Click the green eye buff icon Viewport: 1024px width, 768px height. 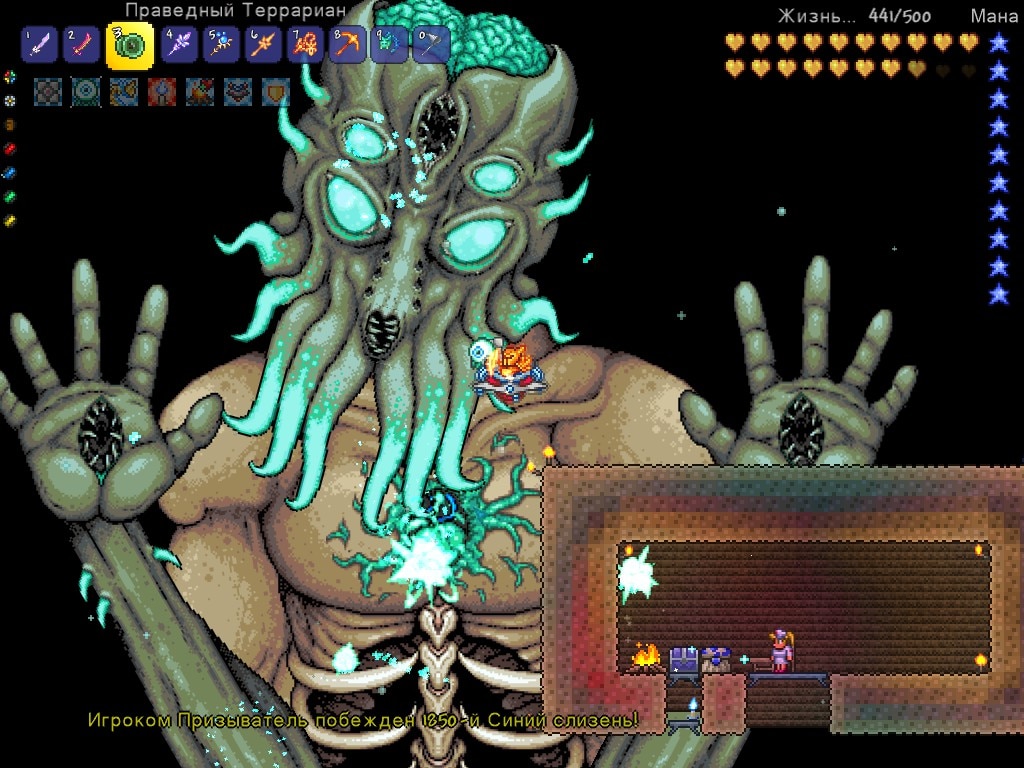tap(86, 92)
